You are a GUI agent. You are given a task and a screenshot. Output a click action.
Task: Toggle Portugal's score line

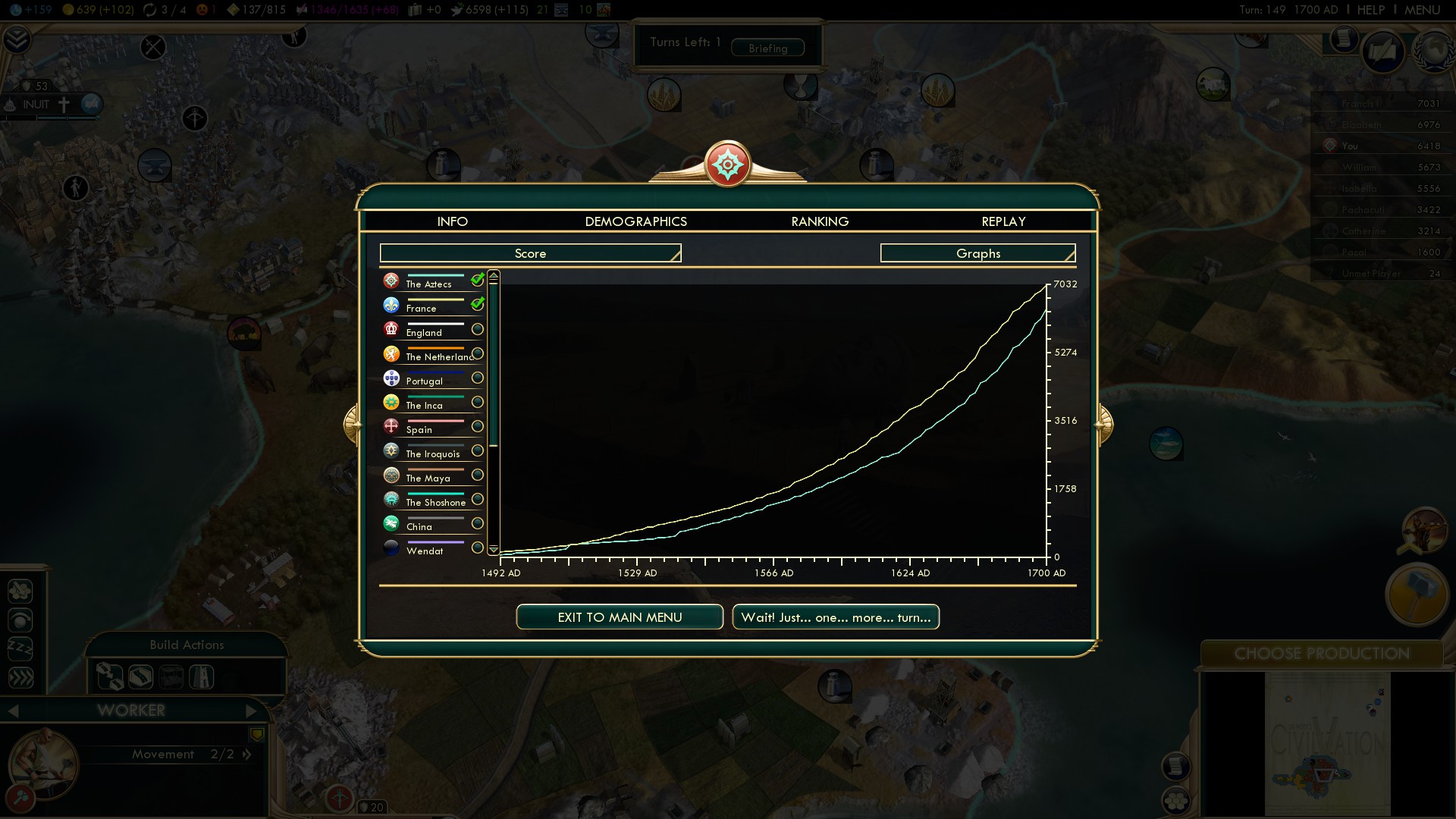[x=477, y=378]
